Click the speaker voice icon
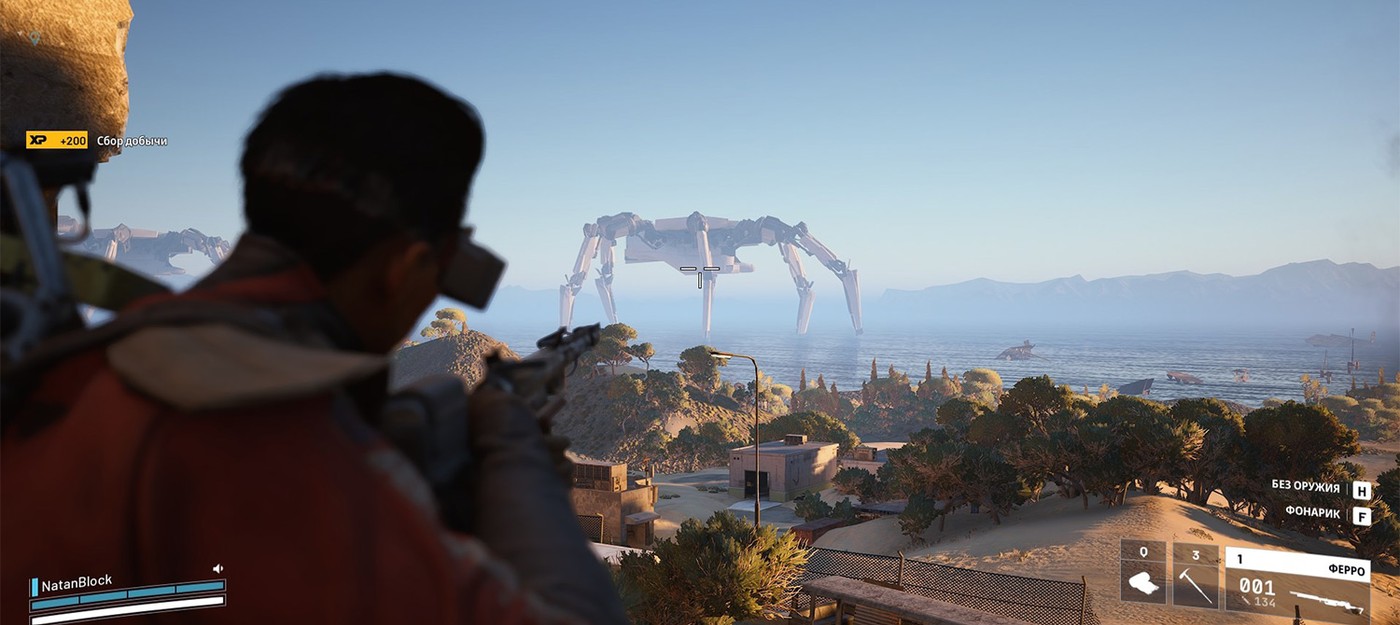1400x625 pixels. [218, 569]
